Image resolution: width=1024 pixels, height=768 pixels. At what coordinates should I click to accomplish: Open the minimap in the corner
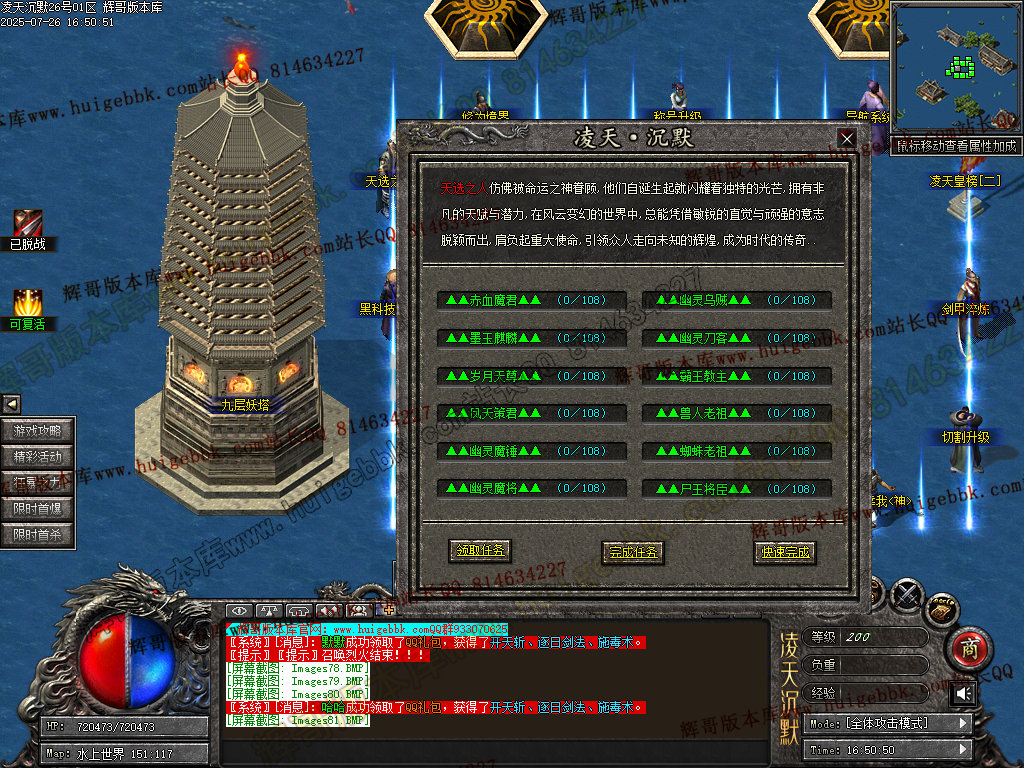click(x=955, y=68)
